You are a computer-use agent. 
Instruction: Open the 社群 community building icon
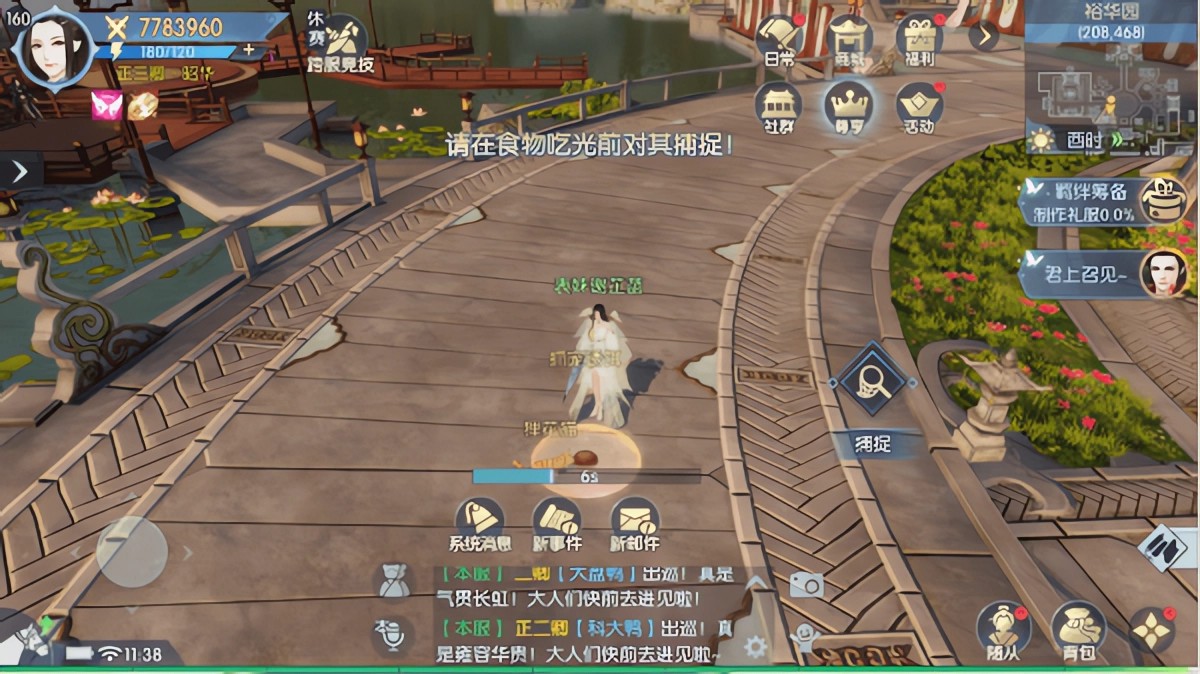pyautogui.click(x=779, y=106)
